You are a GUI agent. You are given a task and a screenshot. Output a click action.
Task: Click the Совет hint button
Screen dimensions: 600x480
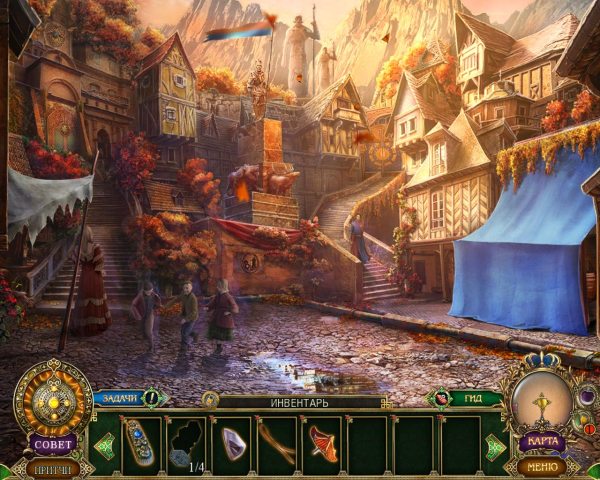[x=53, y=443]
